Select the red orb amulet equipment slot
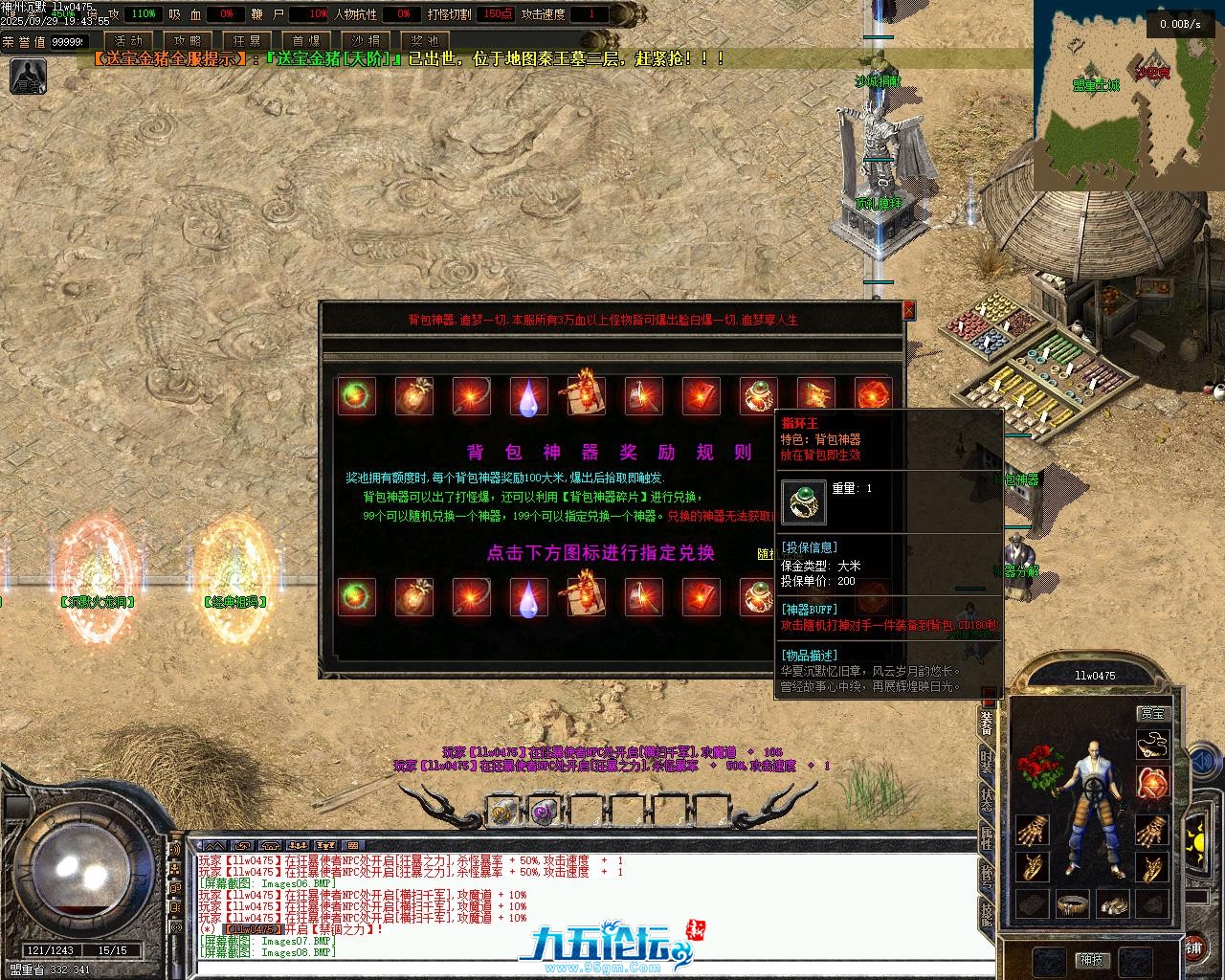This screenshot has width=1225, height=980. (1152, 783)
